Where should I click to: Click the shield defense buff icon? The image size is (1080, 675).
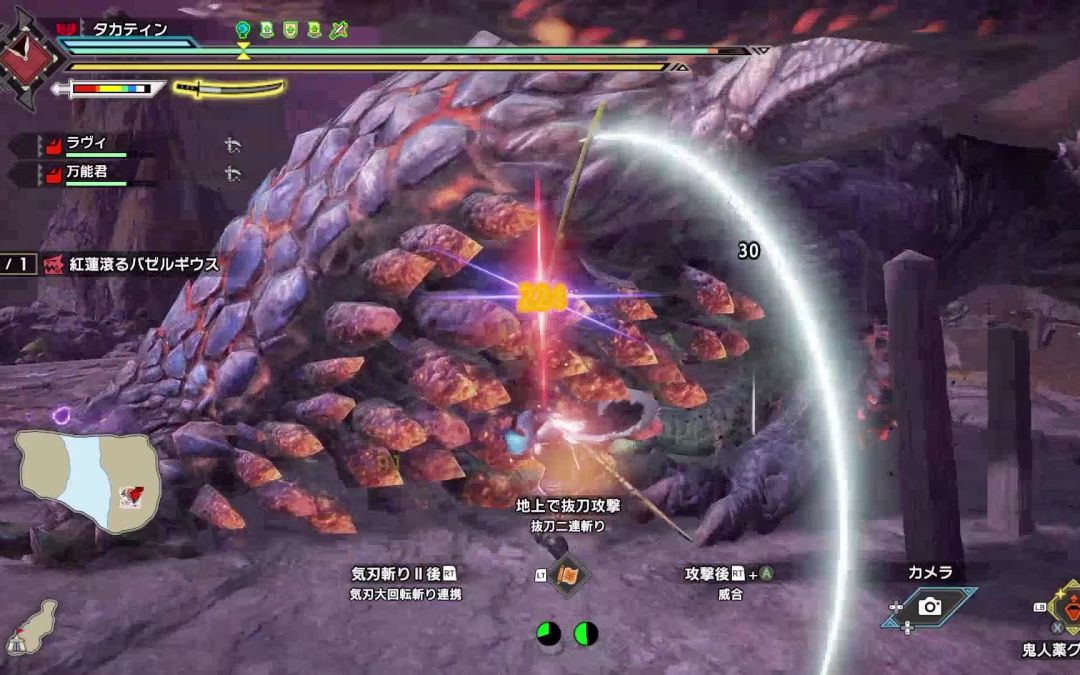click(290, 30)
